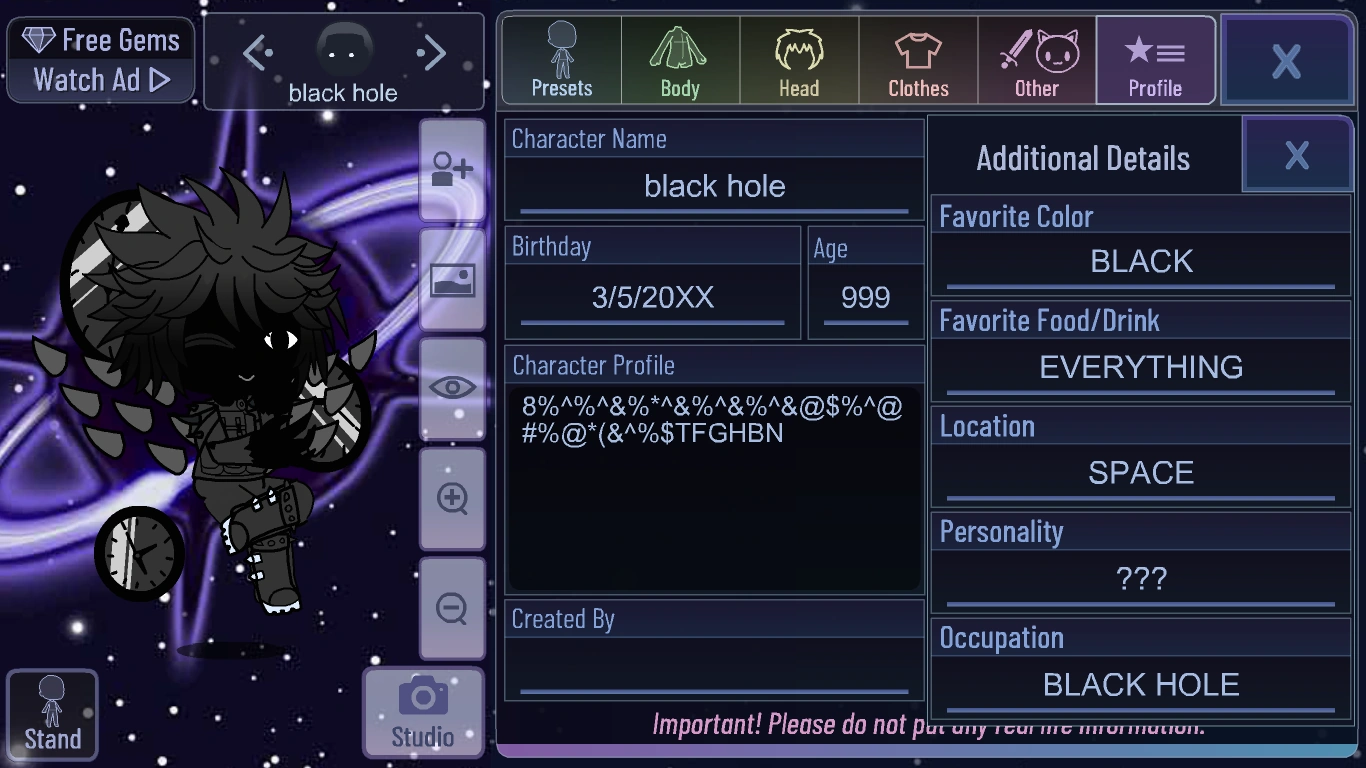Edit the Character Name field
This screenshot has height=768, width=1366.
click(x=714, y=186)
